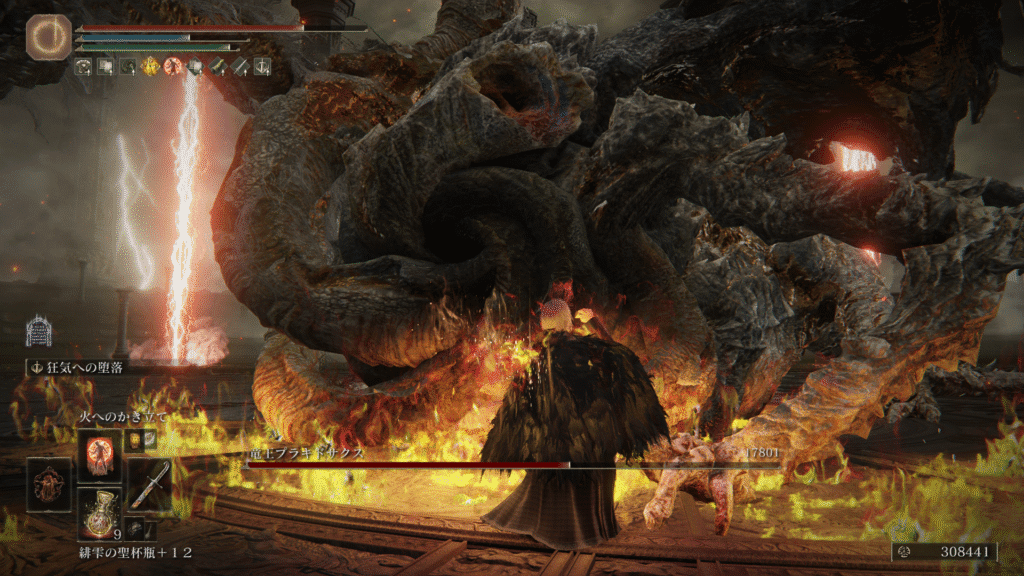This screenshot has width=1024, height=576.
Task: Select the left-hand seal equipment slot
Action: pyautogui.click(x=49, y=485)
